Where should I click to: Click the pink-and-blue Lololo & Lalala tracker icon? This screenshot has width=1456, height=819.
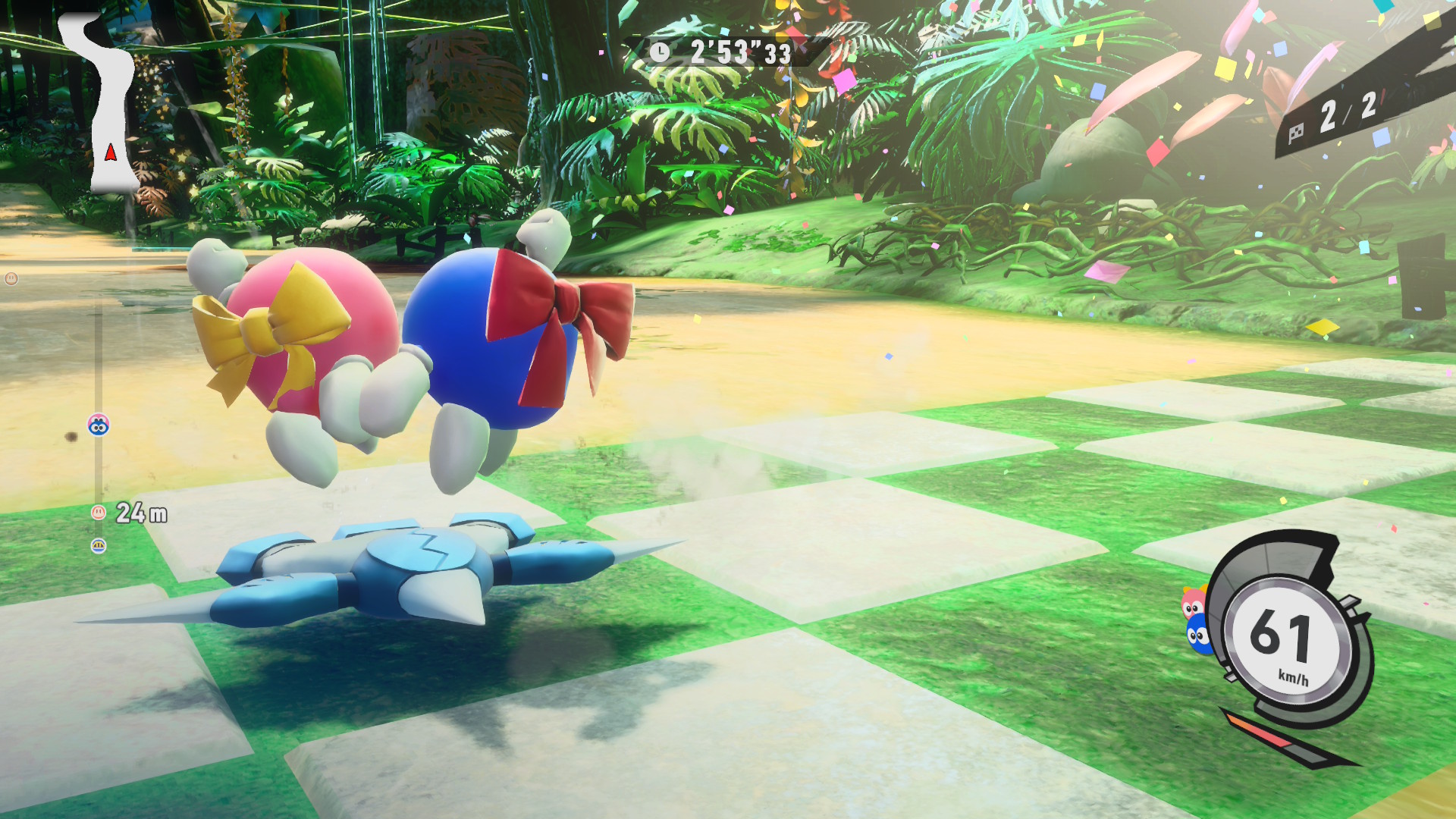click(99, 425)
